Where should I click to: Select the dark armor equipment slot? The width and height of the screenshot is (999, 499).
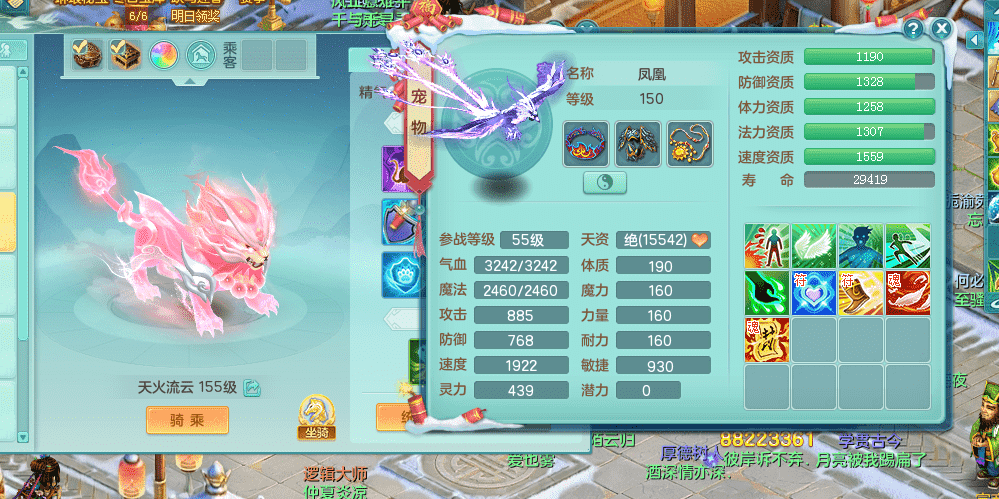click(637, 143)
